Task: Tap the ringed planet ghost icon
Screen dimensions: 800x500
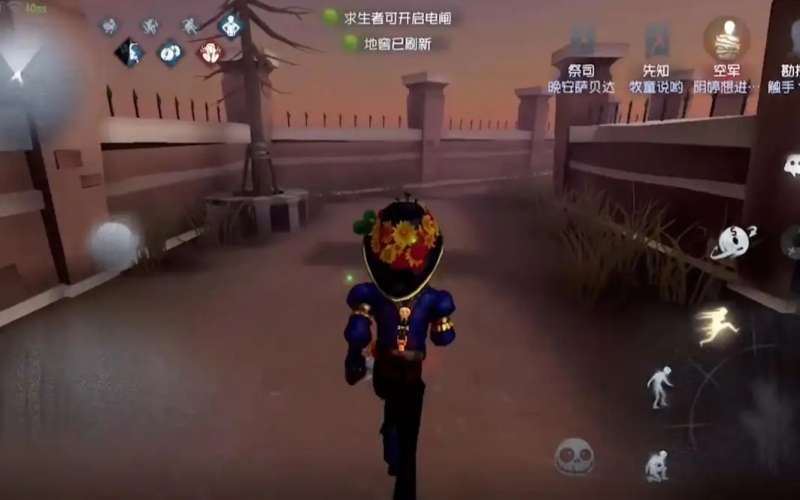Action: [733, 242]
